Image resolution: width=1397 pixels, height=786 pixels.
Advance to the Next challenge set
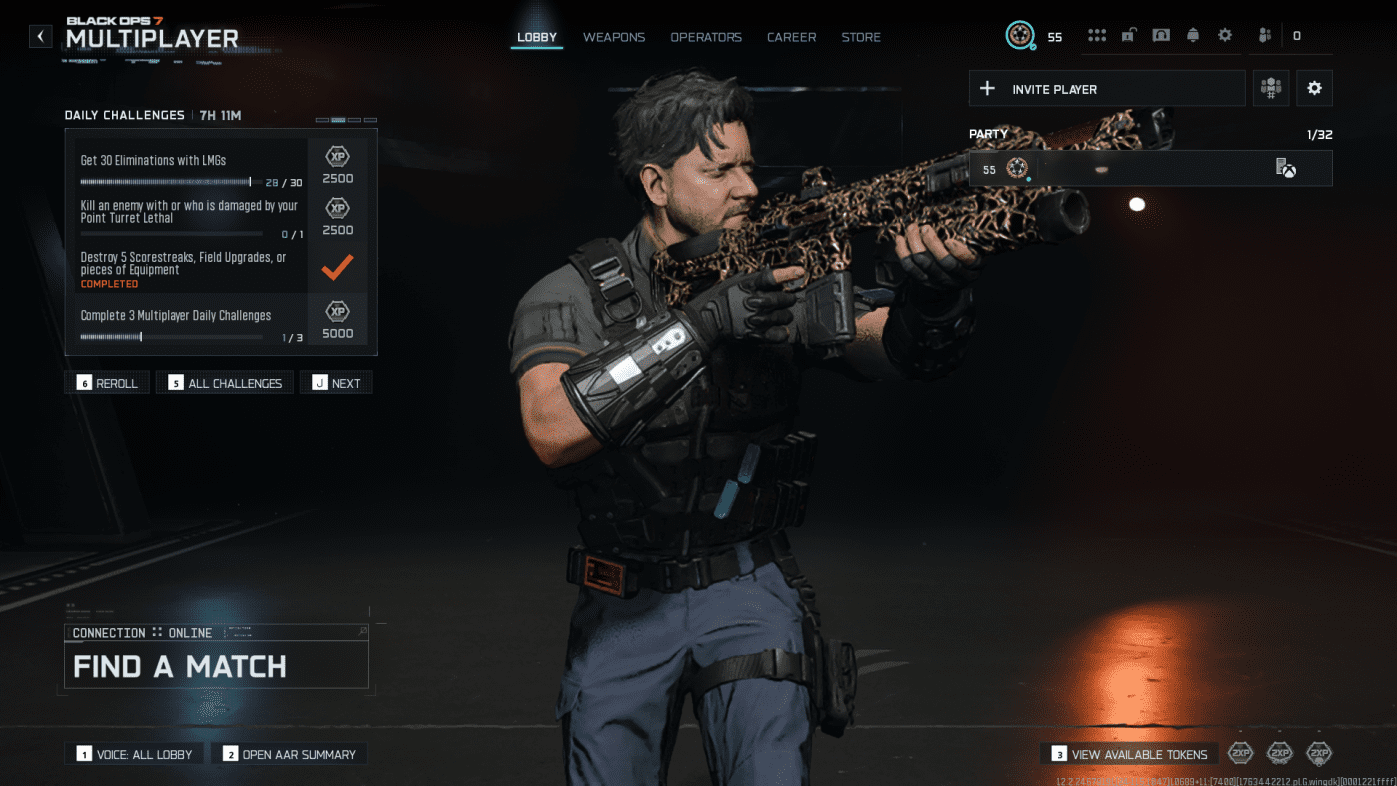coord(336,382)
